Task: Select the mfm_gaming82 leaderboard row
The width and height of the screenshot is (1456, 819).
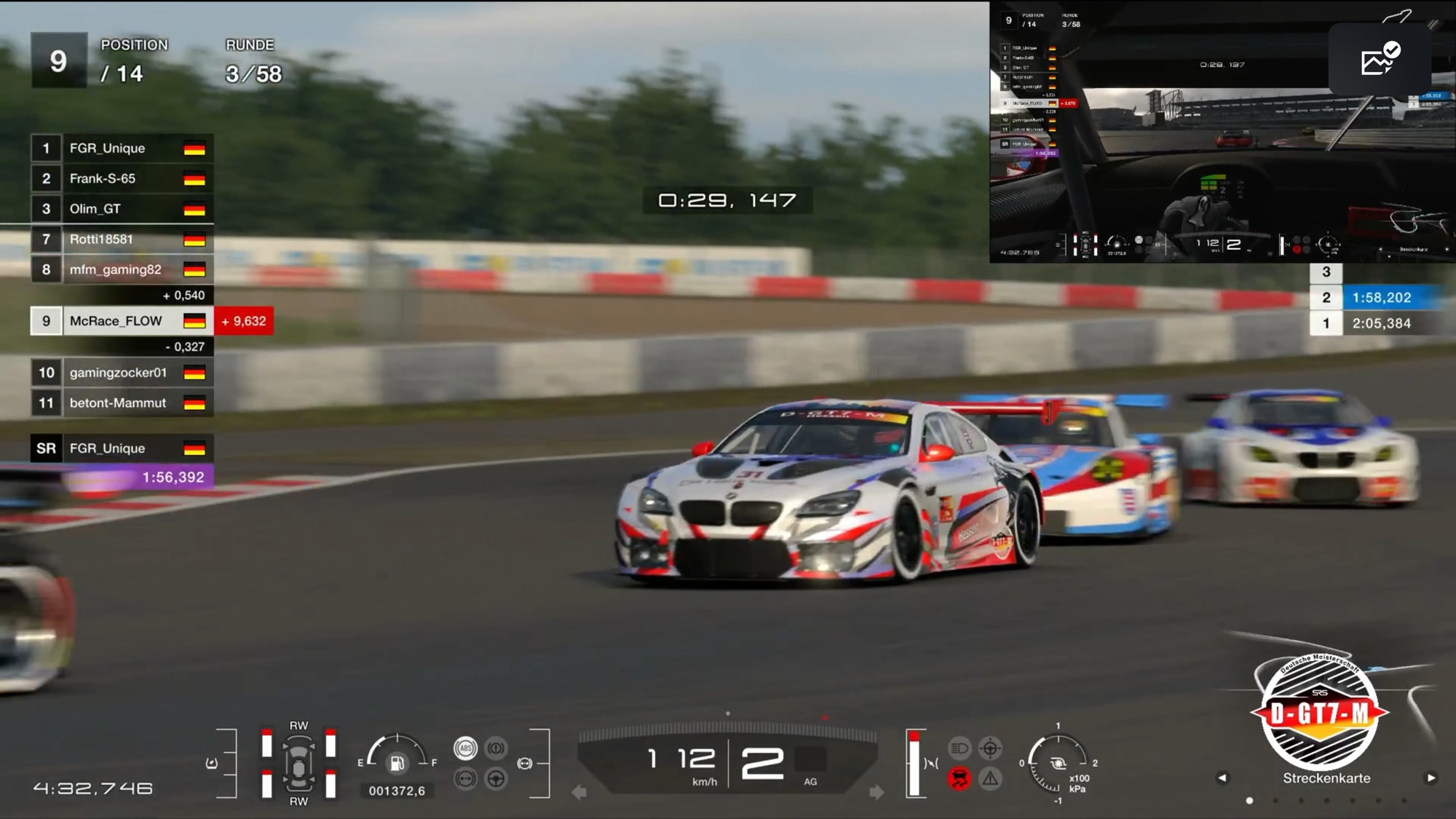Action: (122, 269)
